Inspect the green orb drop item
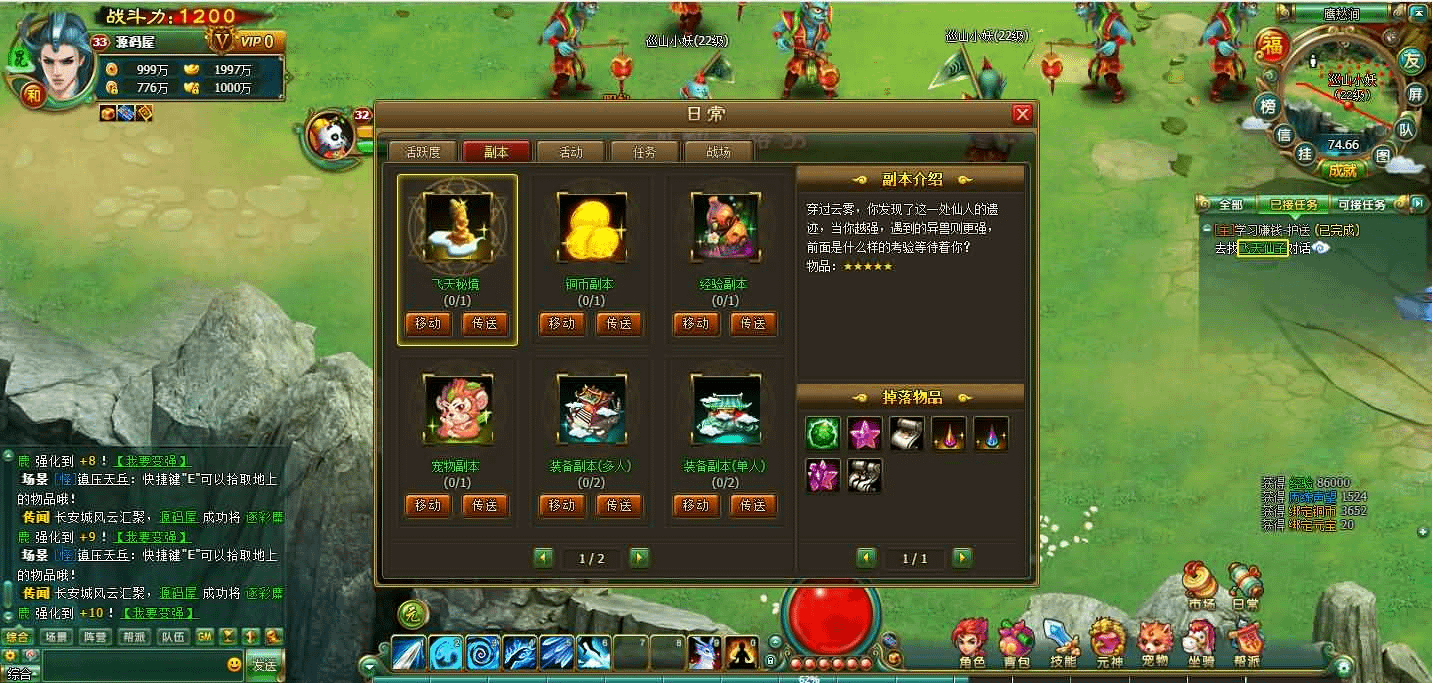The width and height of the screenshot is (1432, 683). click(x=823, y=433)
